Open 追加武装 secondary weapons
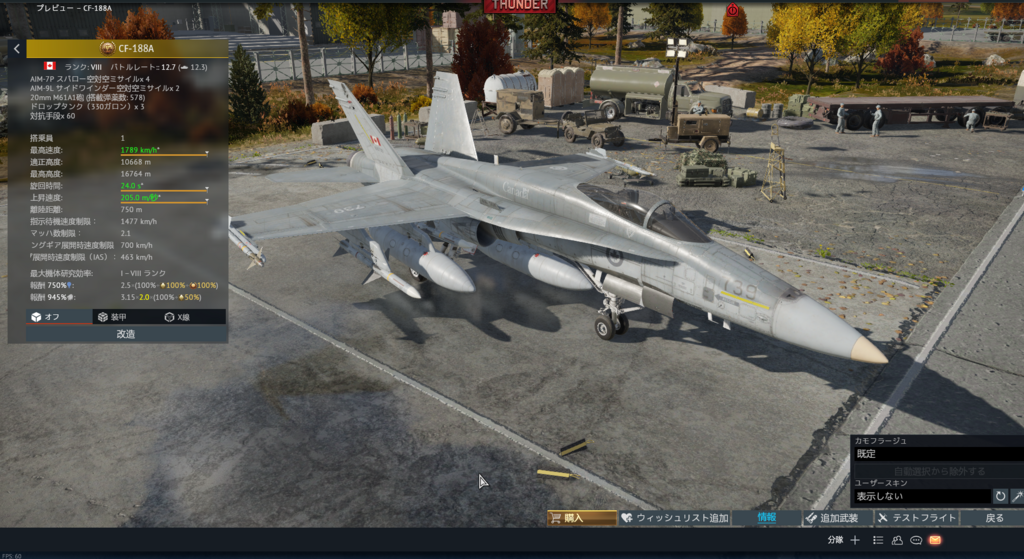 click(x=833, y=518)
